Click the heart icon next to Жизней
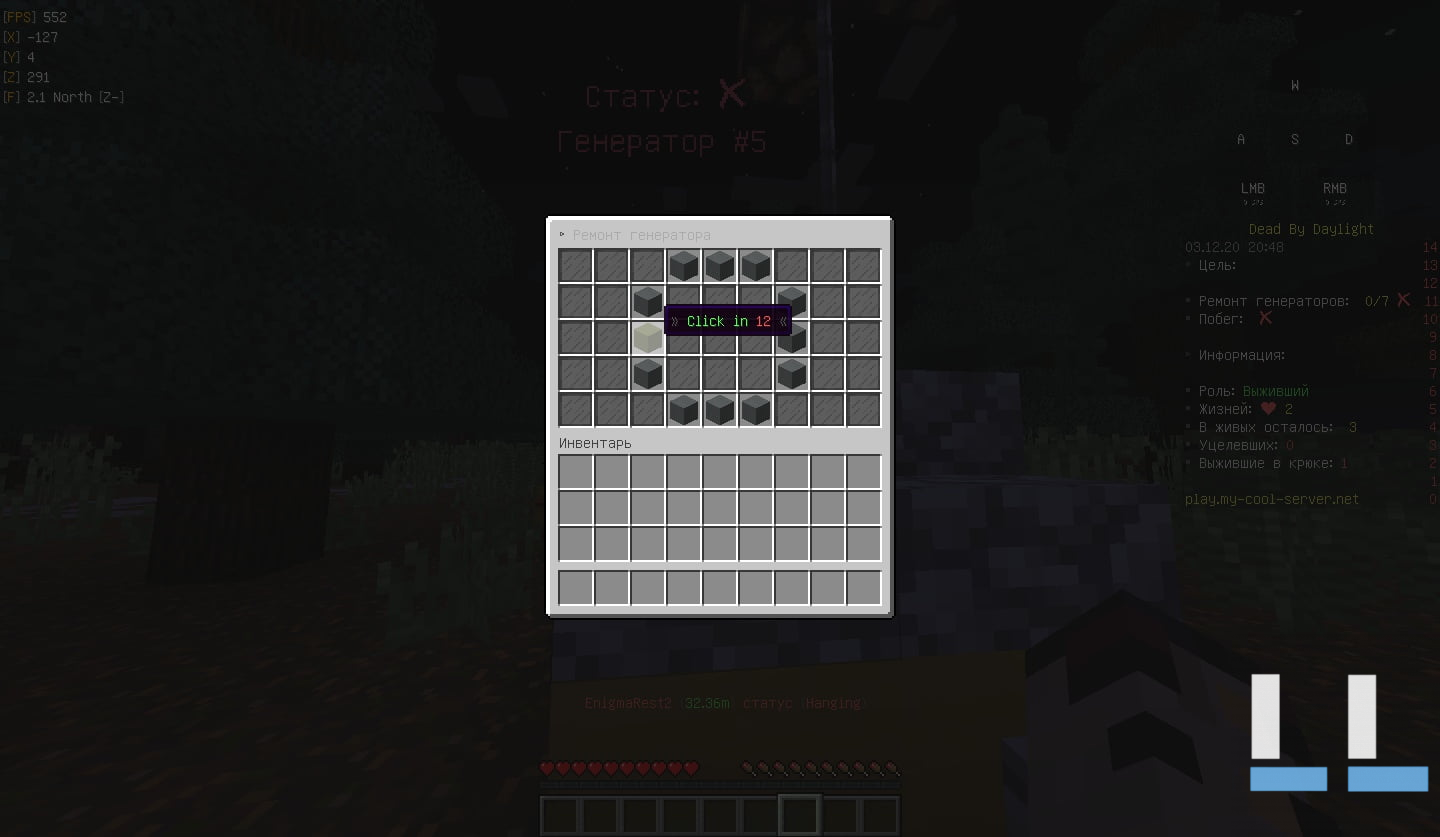This screenshot has height=837, width=1440. coord(1268,409)
